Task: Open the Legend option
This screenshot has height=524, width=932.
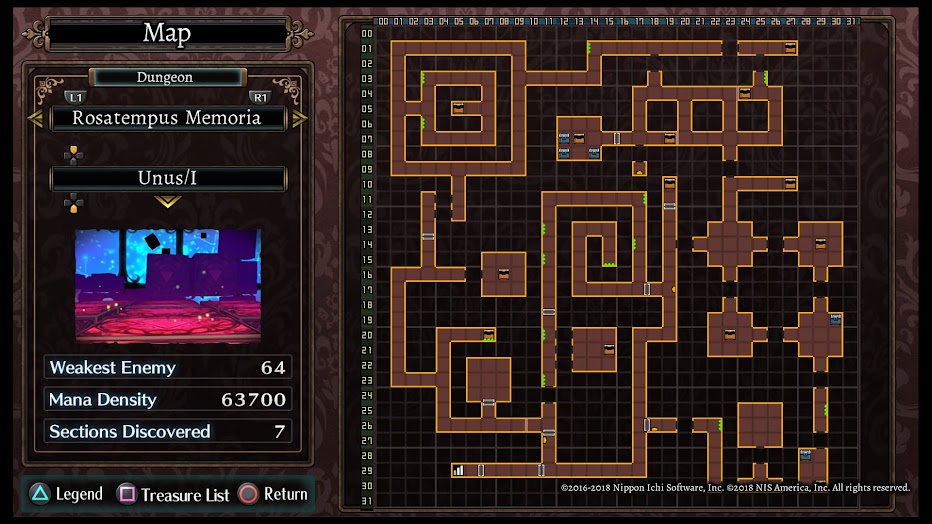Action: [66, 494]
